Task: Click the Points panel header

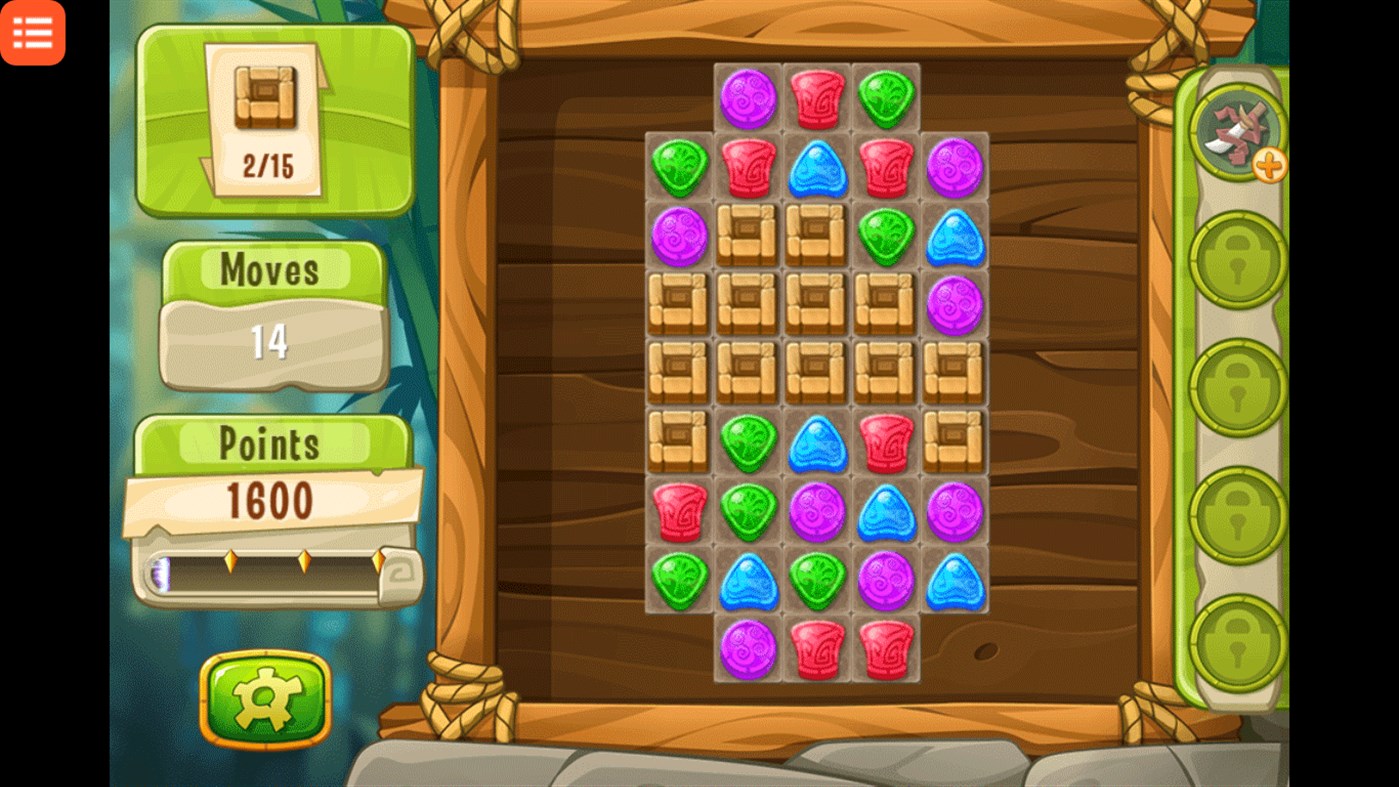Action: (x=272, y=443)
